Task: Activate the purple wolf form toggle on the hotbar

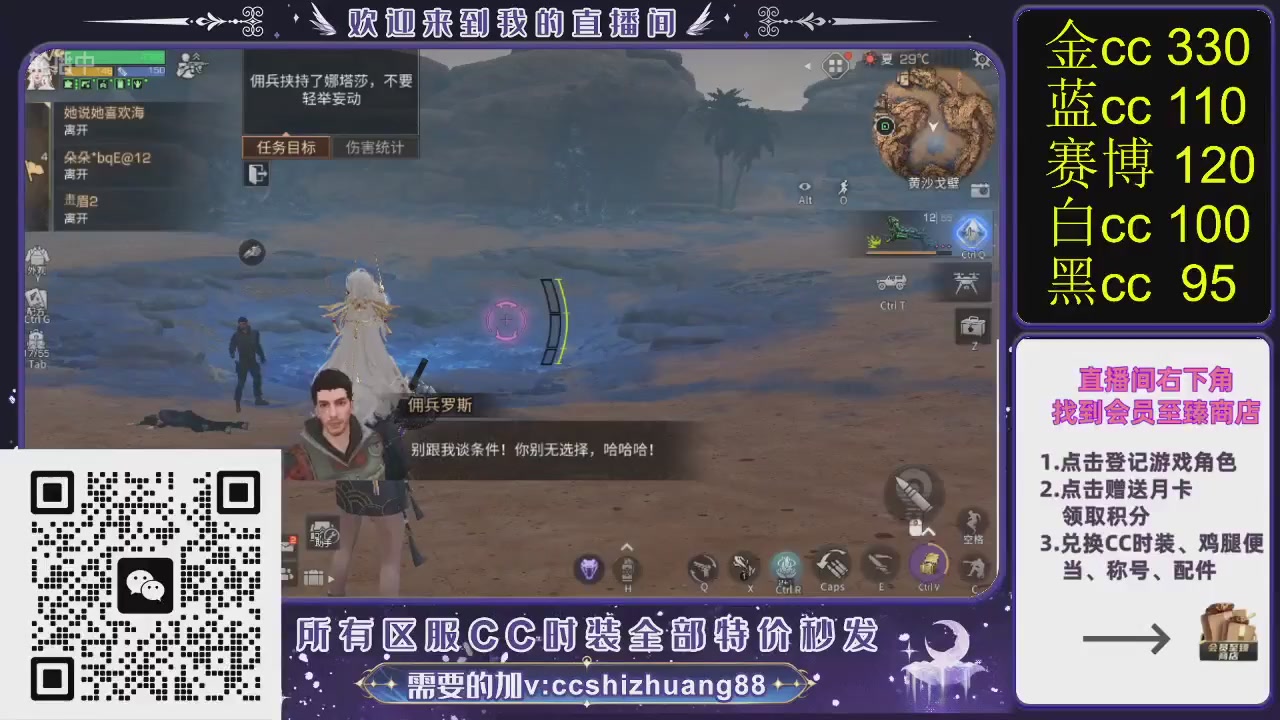Action: point(589,566)
